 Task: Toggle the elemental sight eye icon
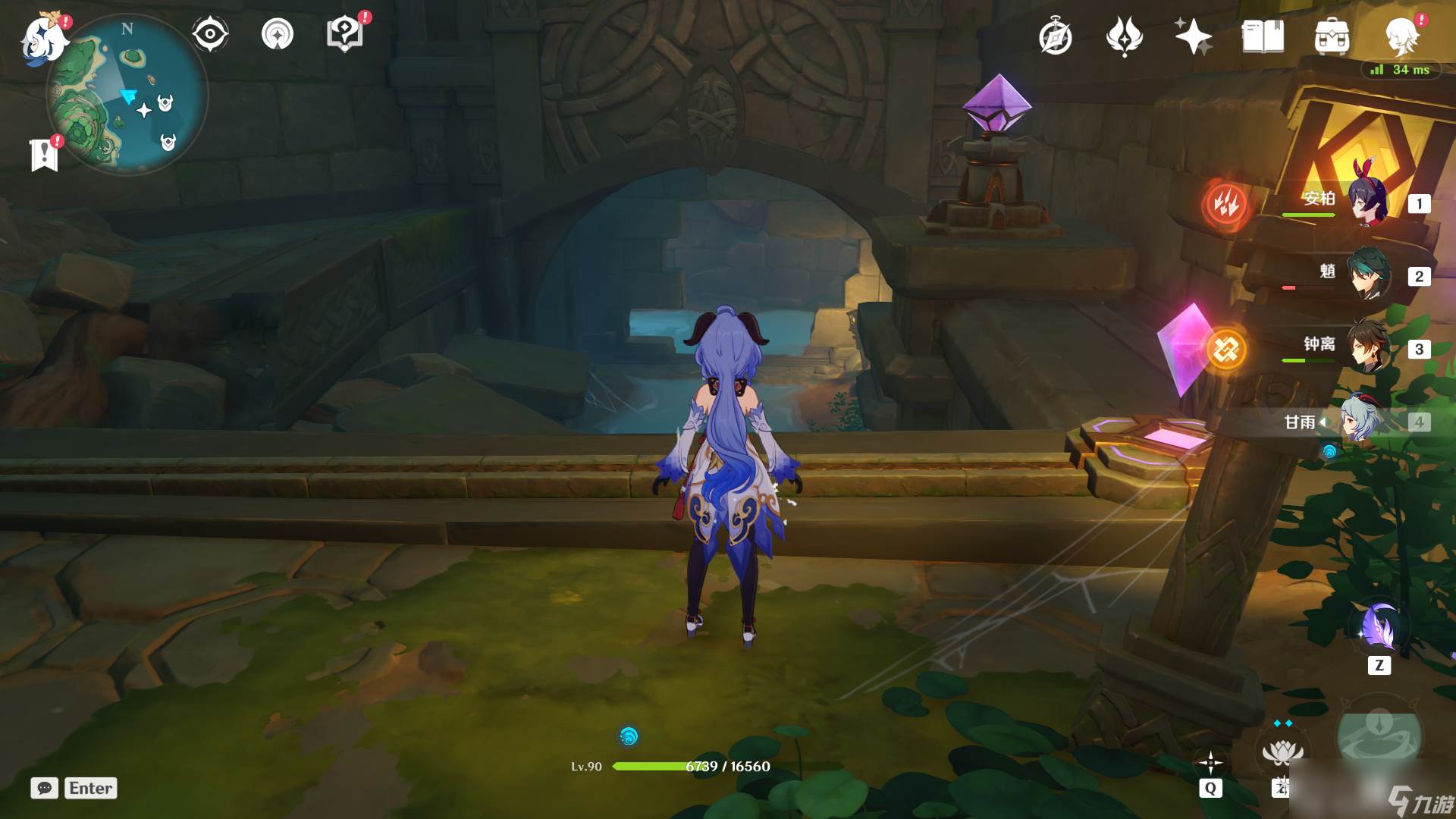(209, 35)
